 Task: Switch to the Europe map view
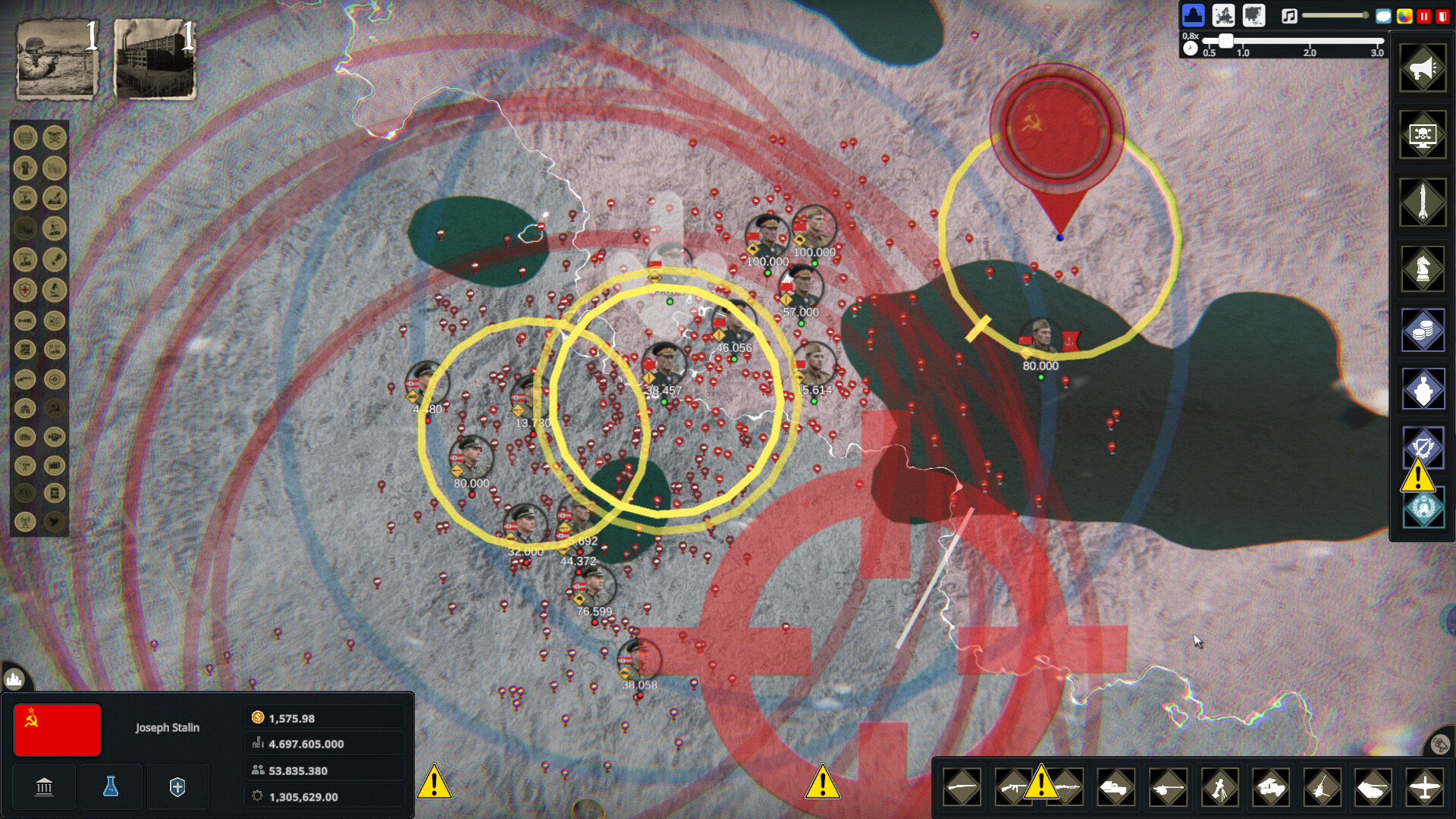click(x=1223, y=15)
